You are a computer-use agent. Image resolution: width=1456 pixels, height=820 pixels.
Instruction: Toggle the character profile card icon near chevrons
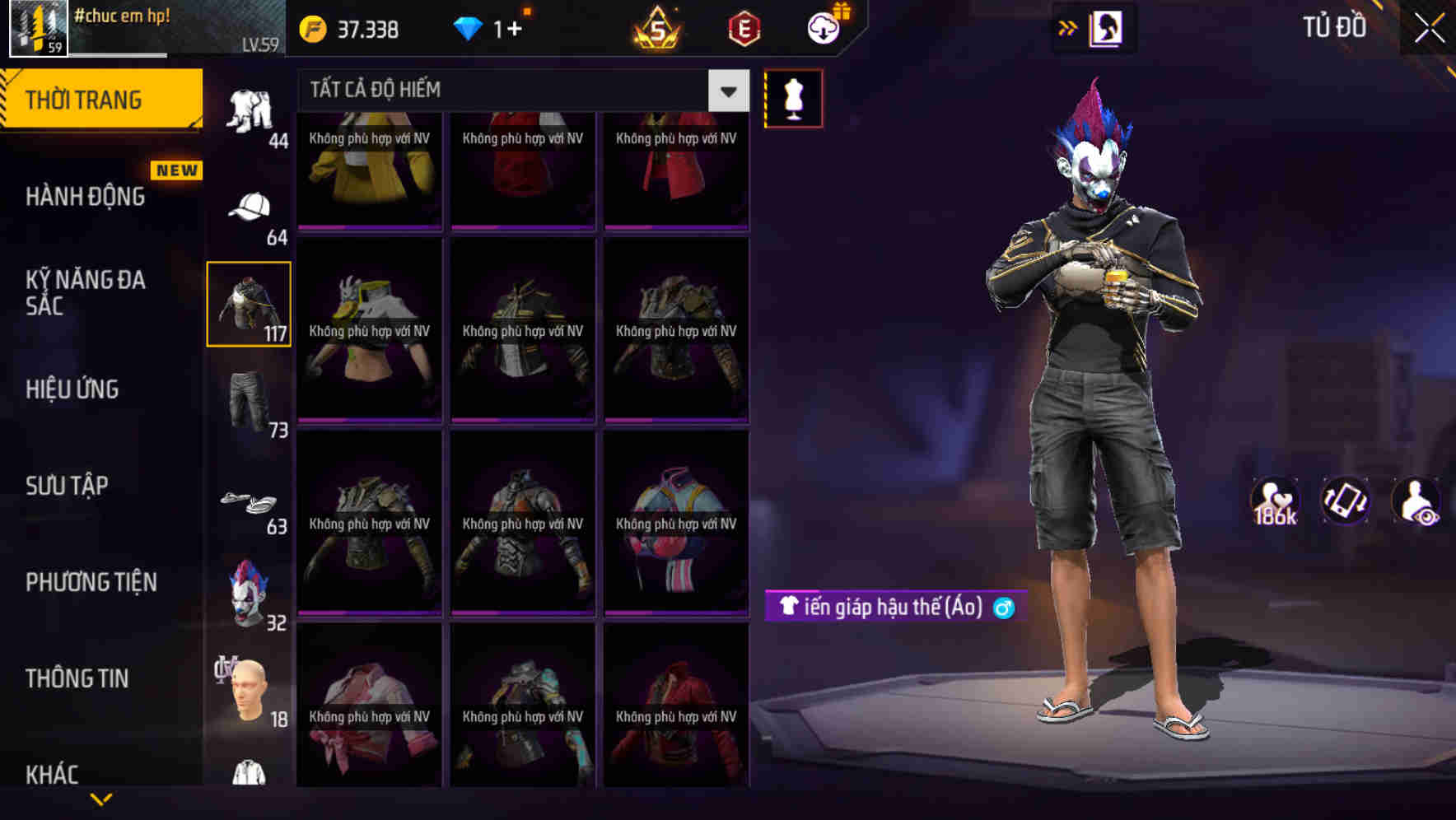pyautogui.click(x=1105, y=26)
